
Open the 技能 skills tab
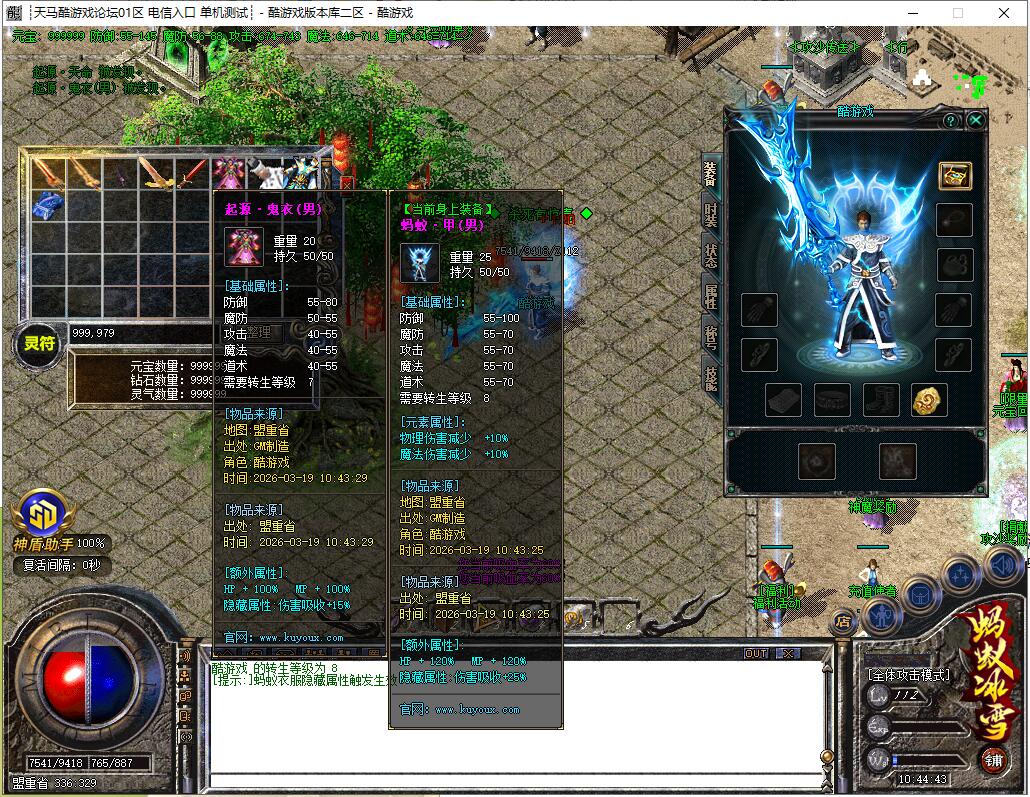click(710, 378)
